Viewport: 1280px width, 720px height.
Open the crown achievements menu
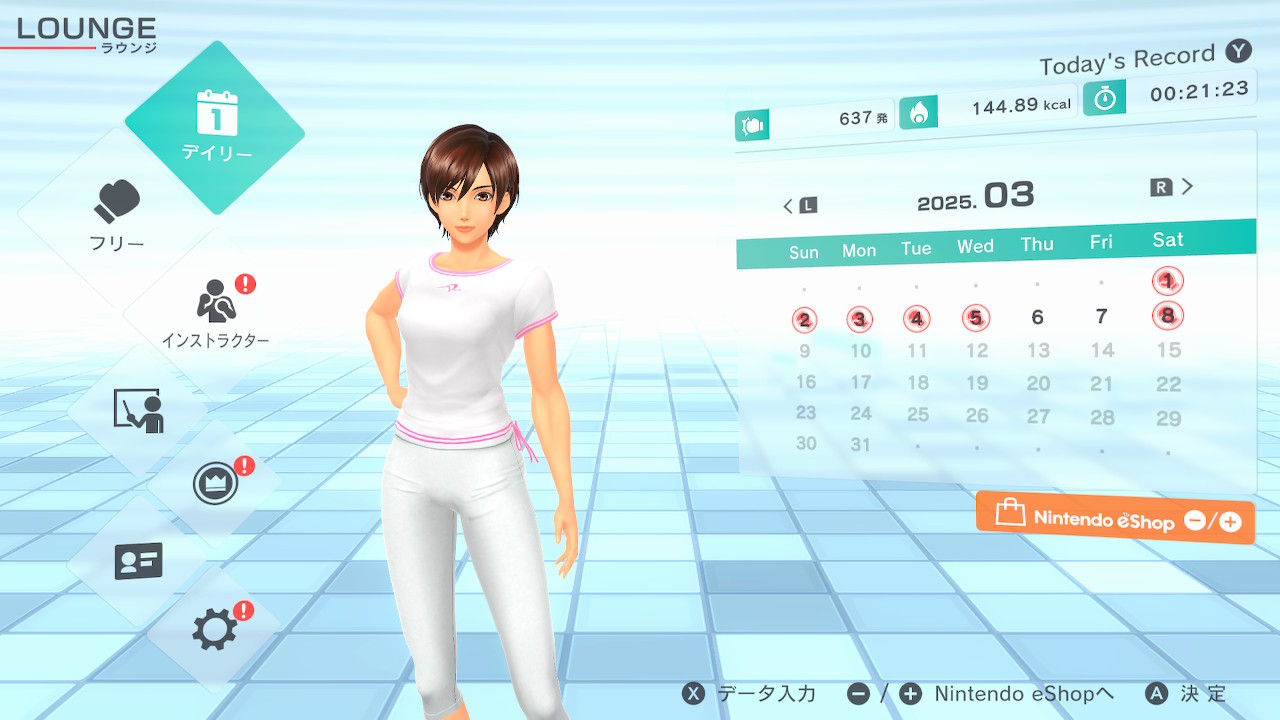(x=215, y=485)
